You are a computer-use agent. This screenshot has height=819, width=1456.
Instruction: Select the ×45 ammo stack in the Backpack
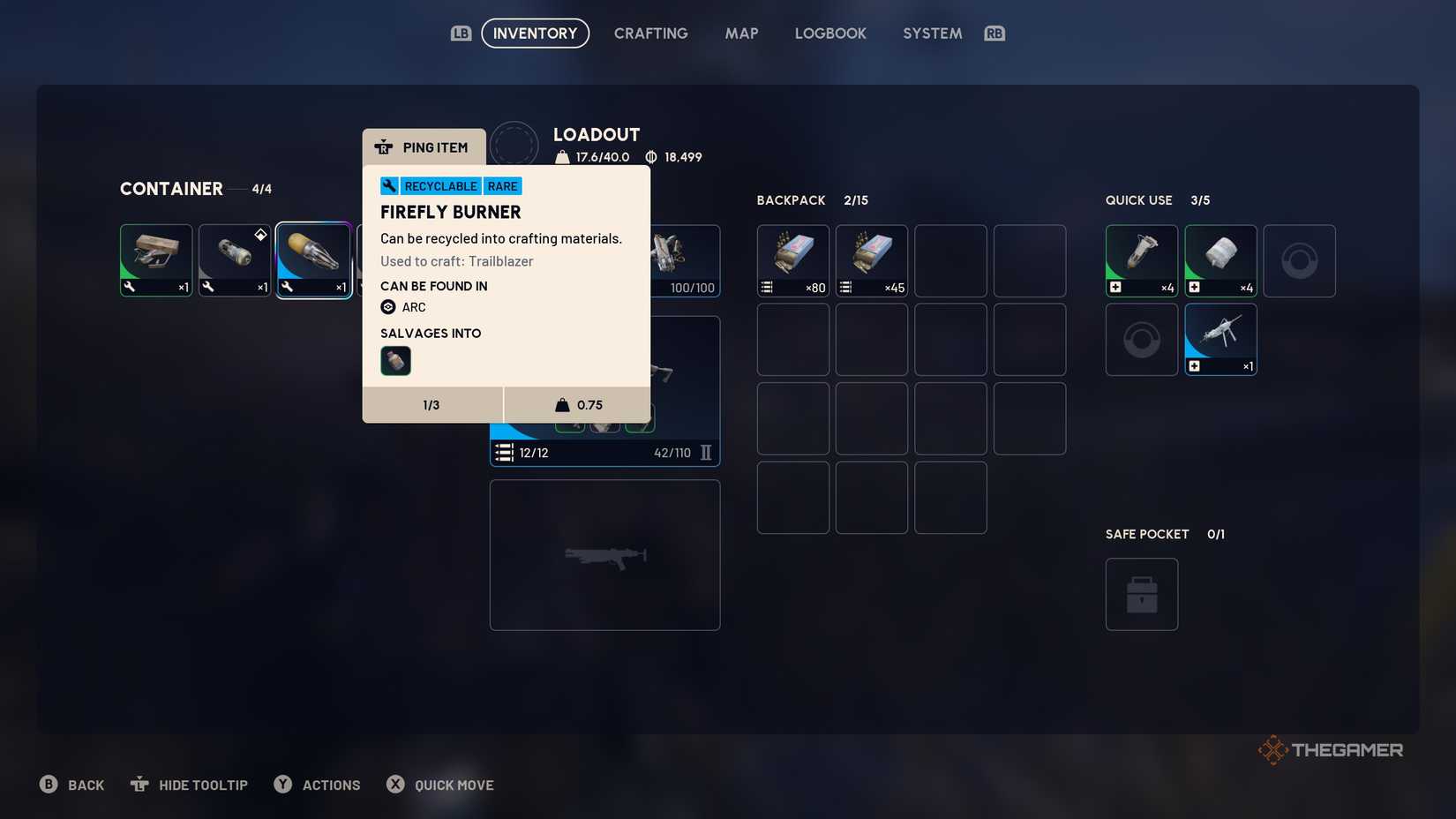point(871,259)
